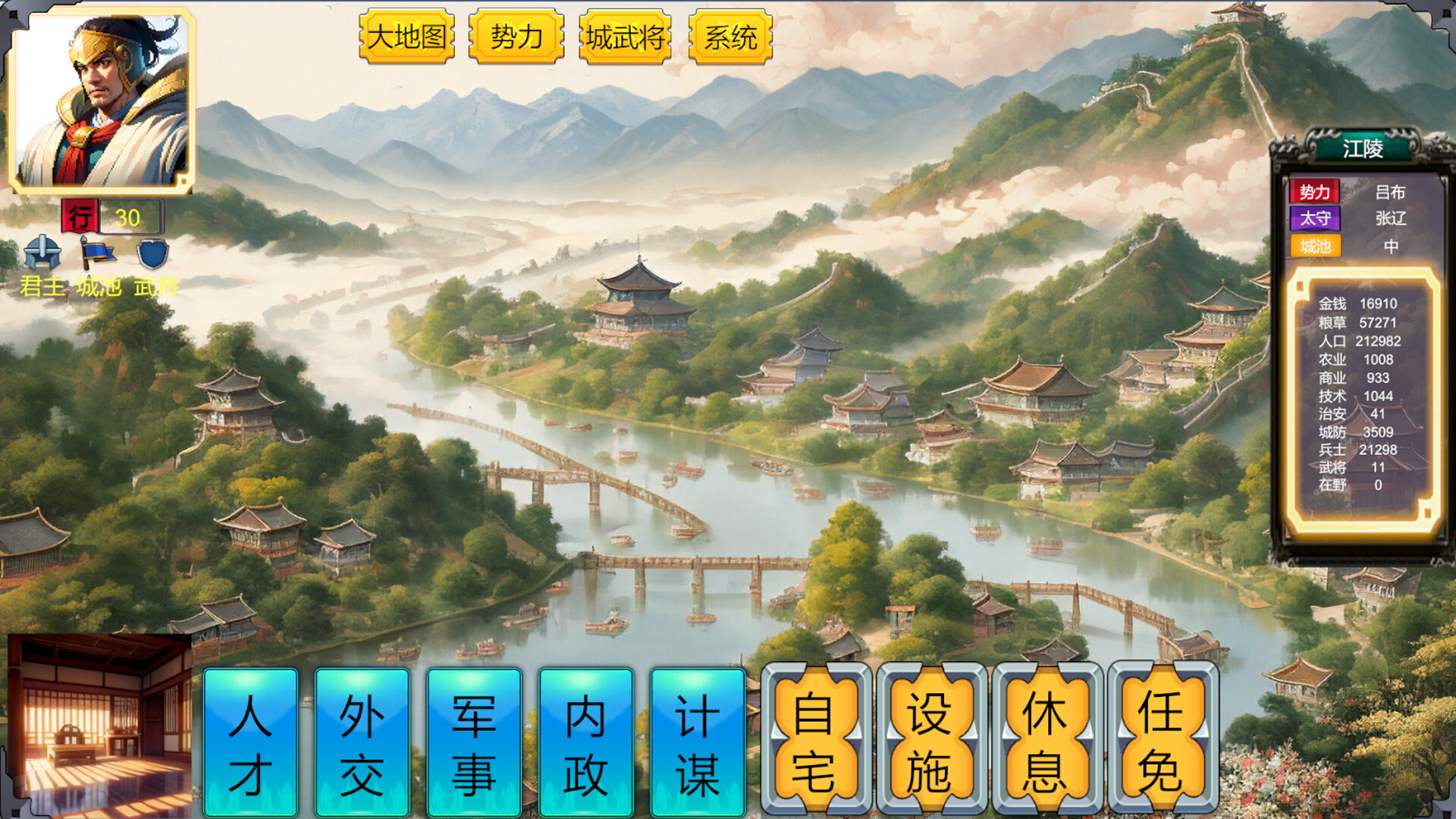
Task: Select the 计谋 strategy command
Action: [695, 739]
